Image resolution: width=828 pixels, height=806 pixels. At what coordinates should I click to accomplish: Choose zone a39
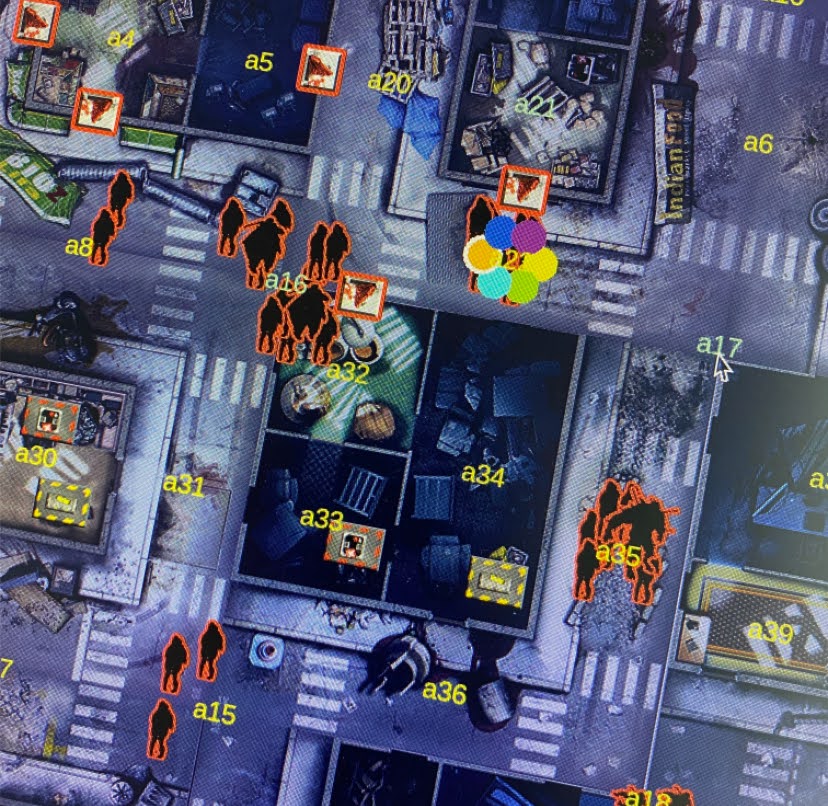click(x=770, y=632)
